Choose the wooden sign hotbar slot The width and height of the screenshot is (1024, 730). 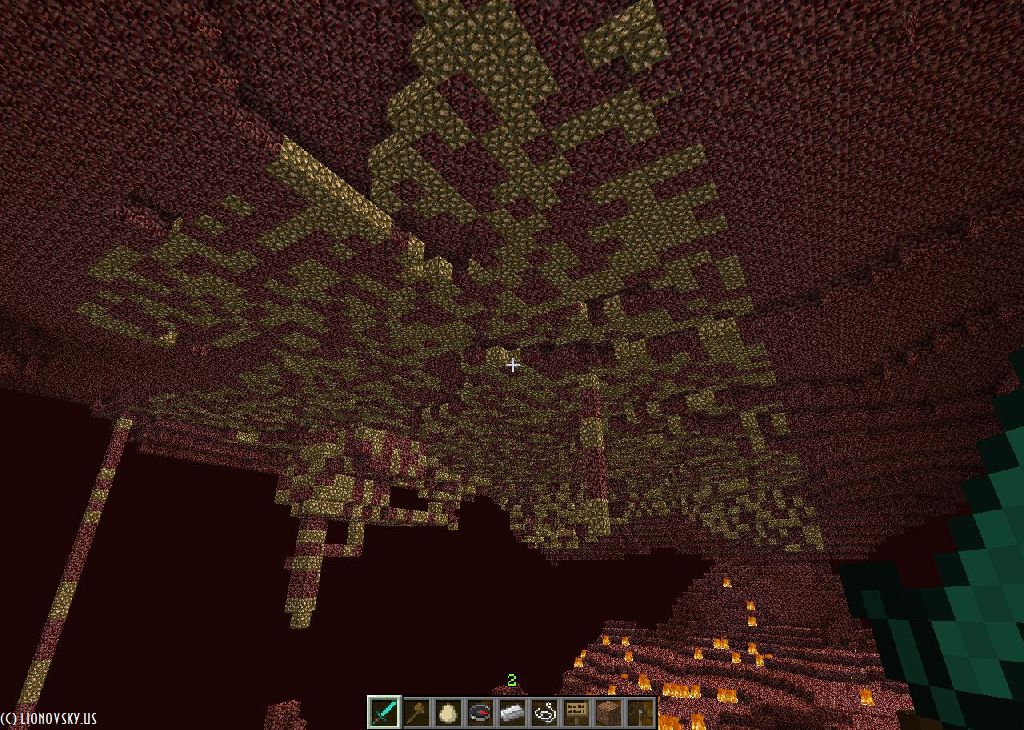click(576, 712)
